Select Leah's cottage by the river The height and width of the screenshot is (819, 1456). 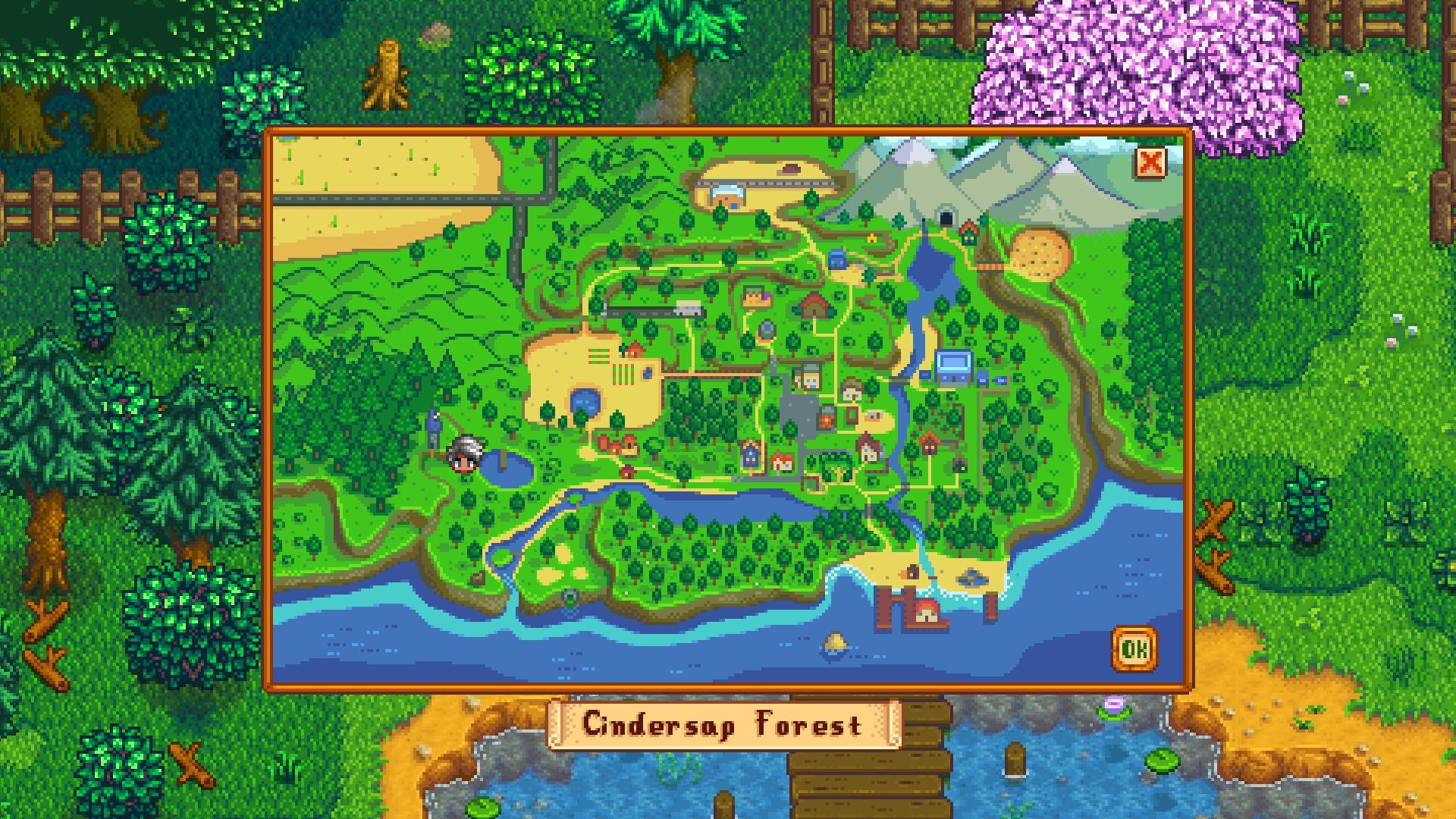tap(626, 472)
